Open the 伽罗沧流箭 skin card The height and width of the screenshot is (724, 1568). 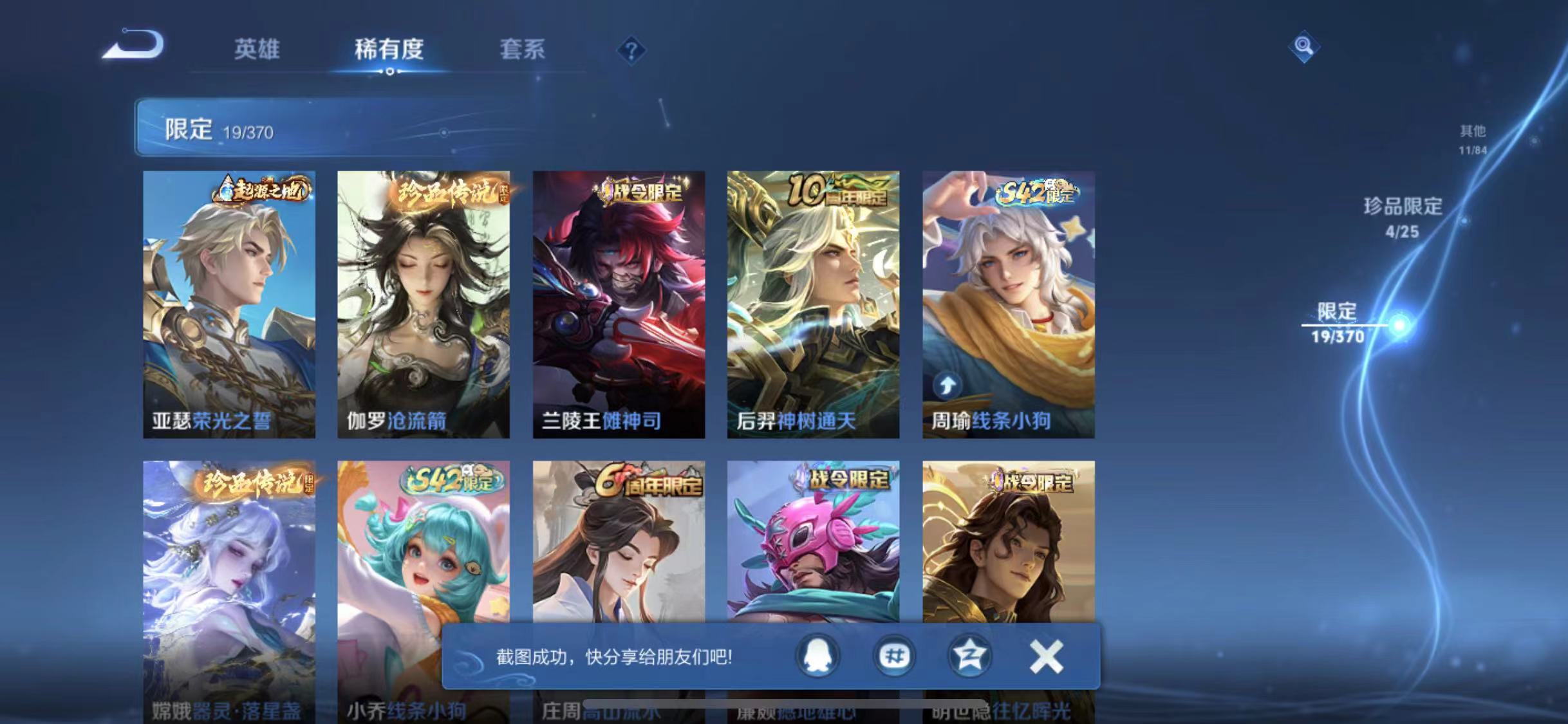tap(425, 302)
